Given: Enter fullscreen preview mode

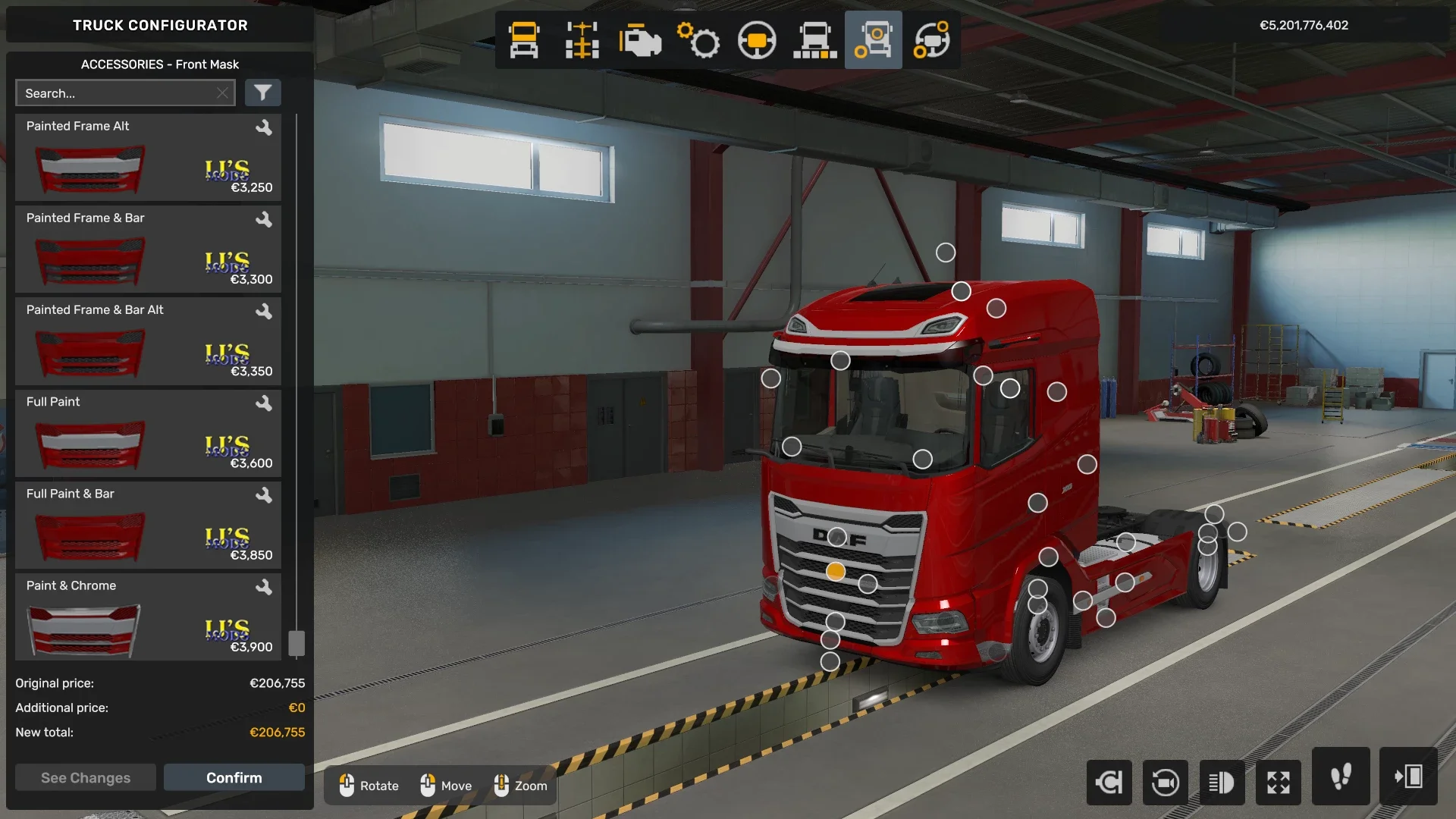Looking at the screenshot, I should point(1279,783).
